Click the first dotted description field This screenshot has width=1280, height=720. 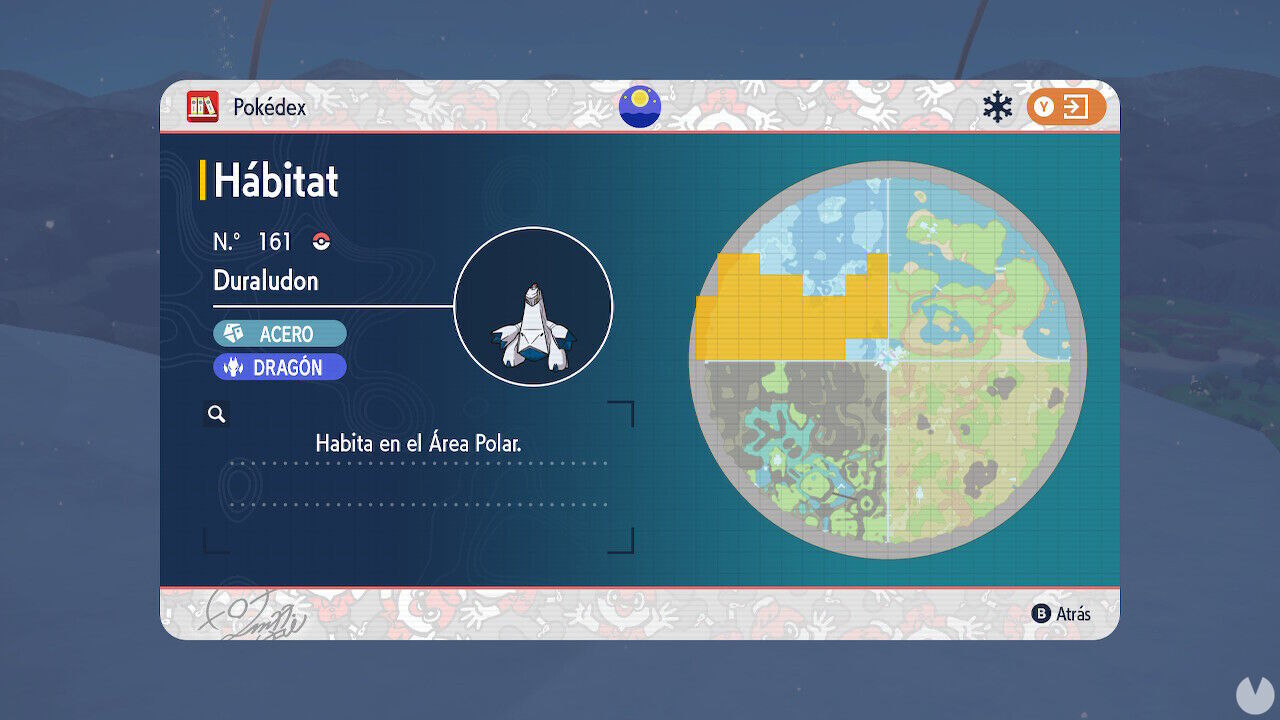click(x=418, y=463)
